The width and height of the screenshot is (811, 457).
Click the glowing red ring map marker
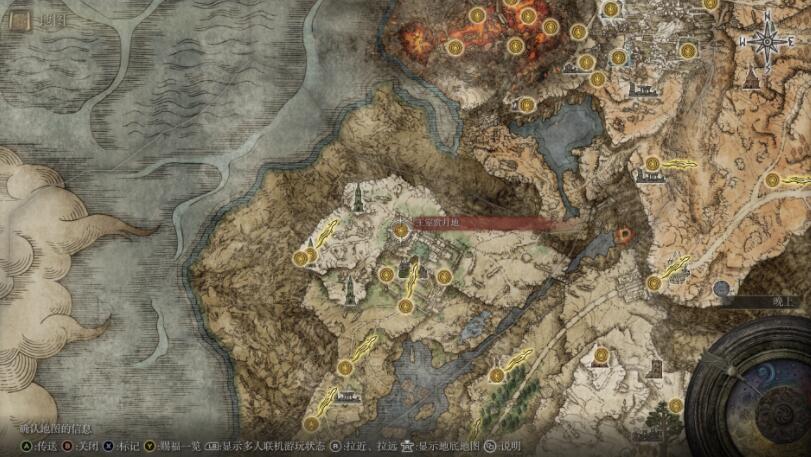coord(624,235)
